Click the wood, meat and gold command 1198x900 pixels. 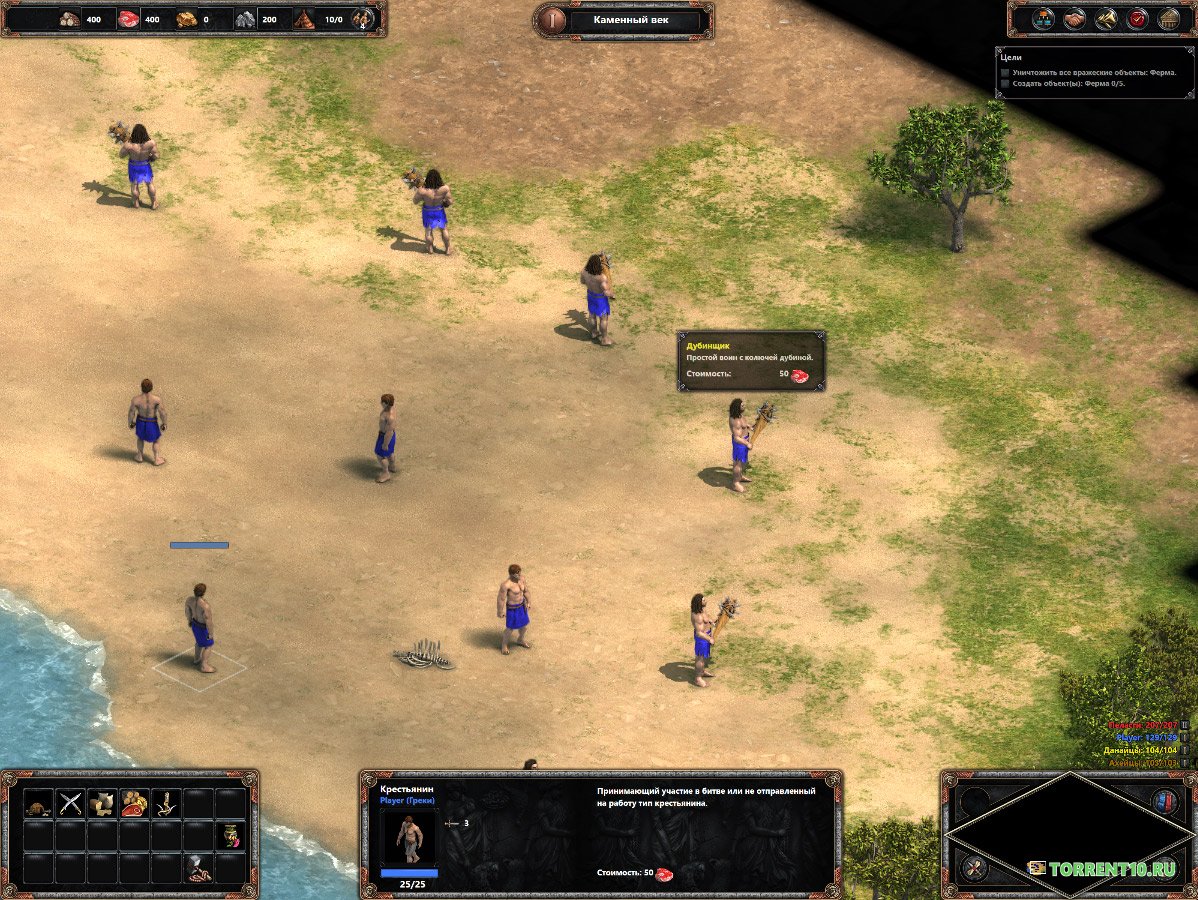click(x=133, y=803)
